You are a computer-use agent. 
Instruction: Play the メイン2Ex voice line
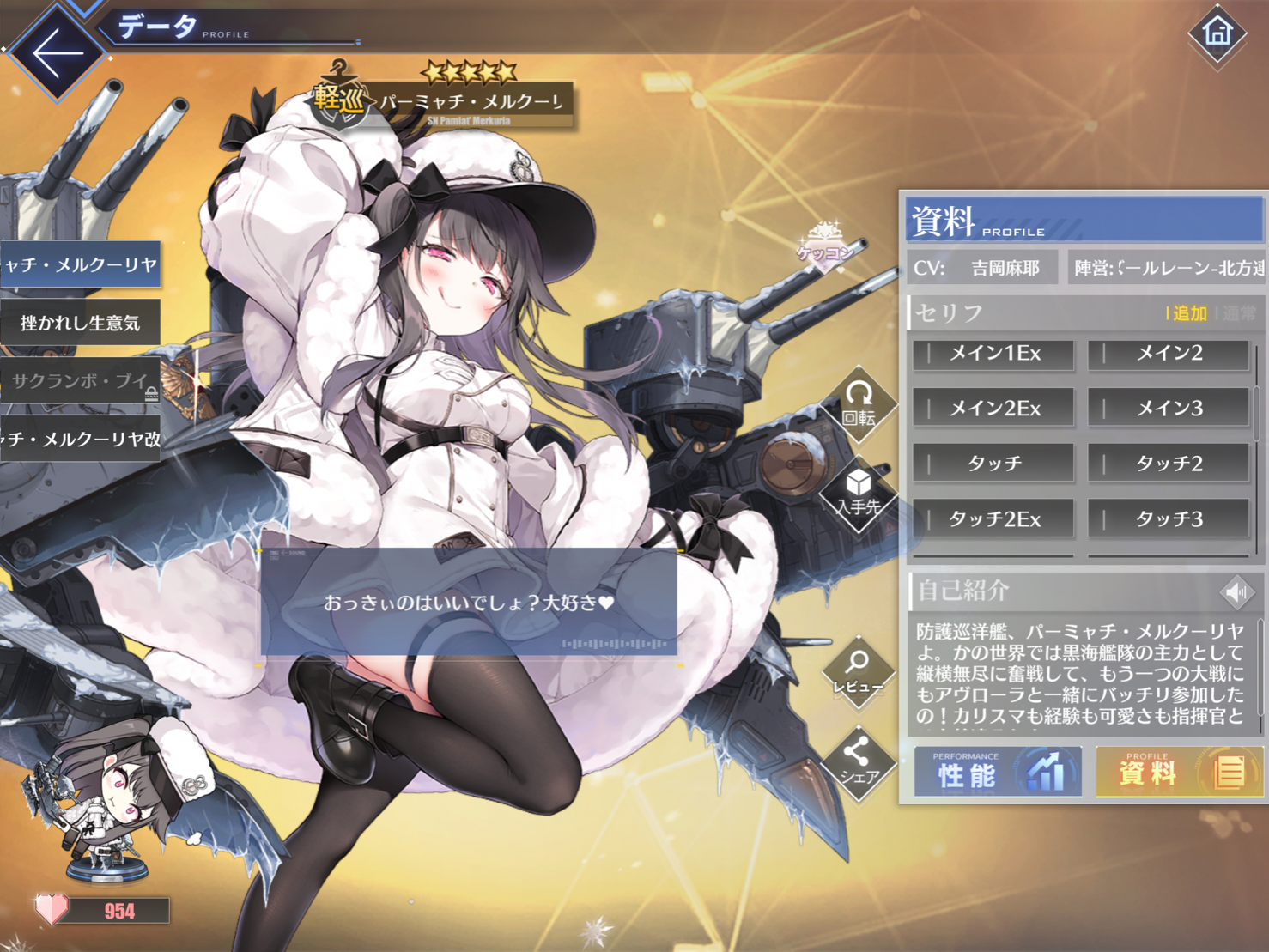point(993,409)
